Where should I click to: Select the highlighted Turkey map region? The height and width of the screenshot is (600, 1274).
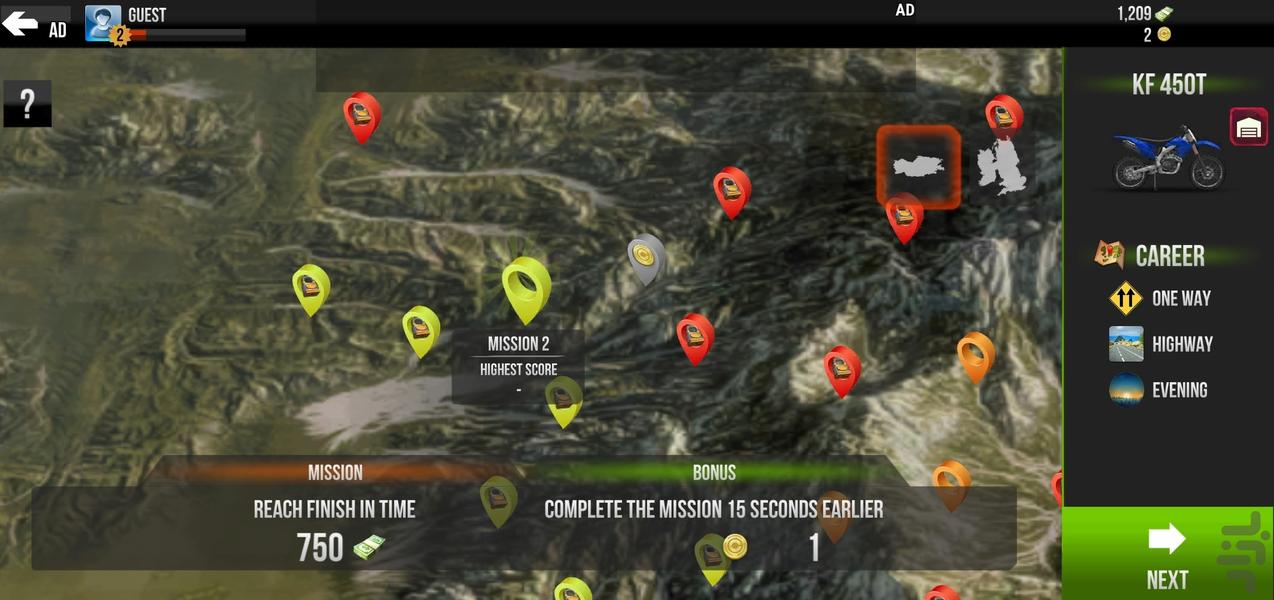(x=918, y=167)
